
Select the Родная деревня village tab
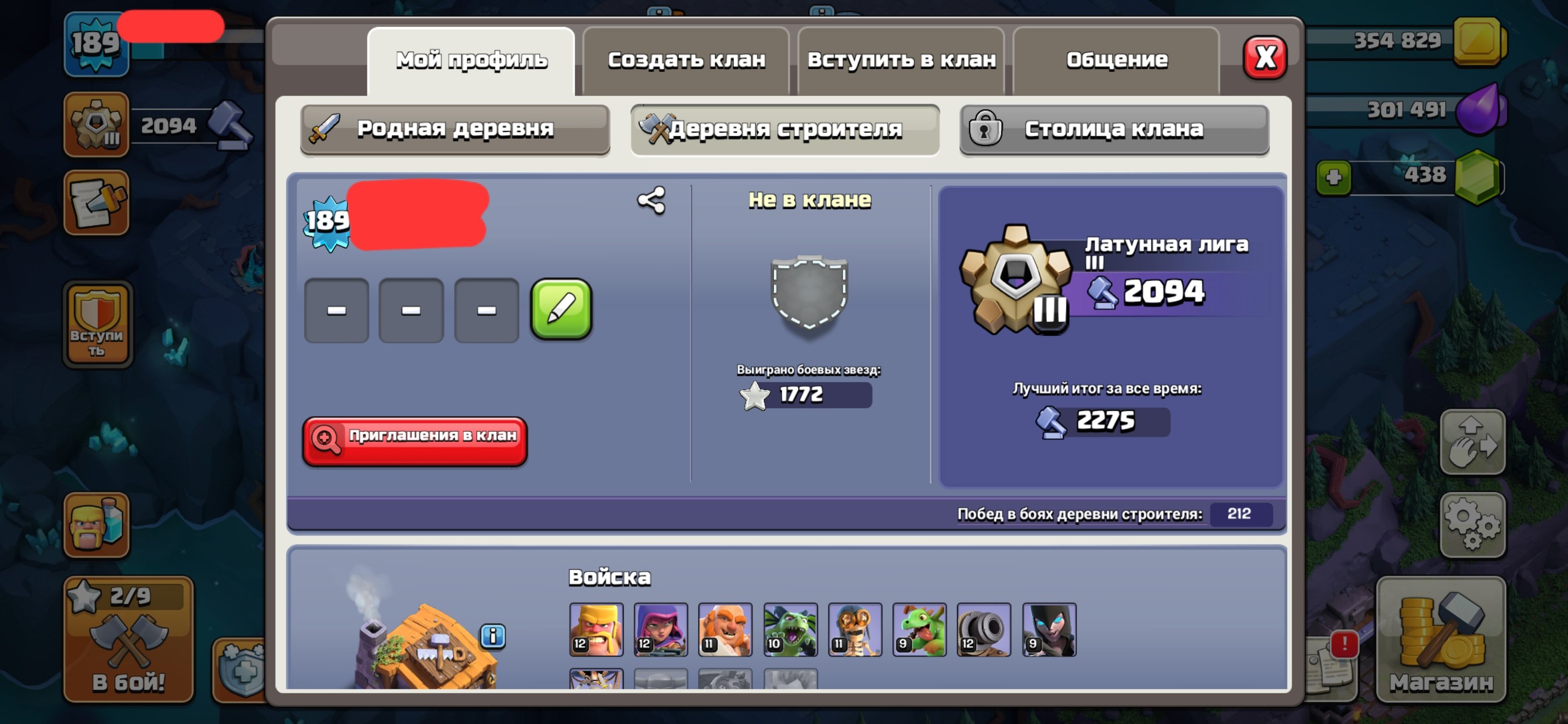[x=455, y=129]
